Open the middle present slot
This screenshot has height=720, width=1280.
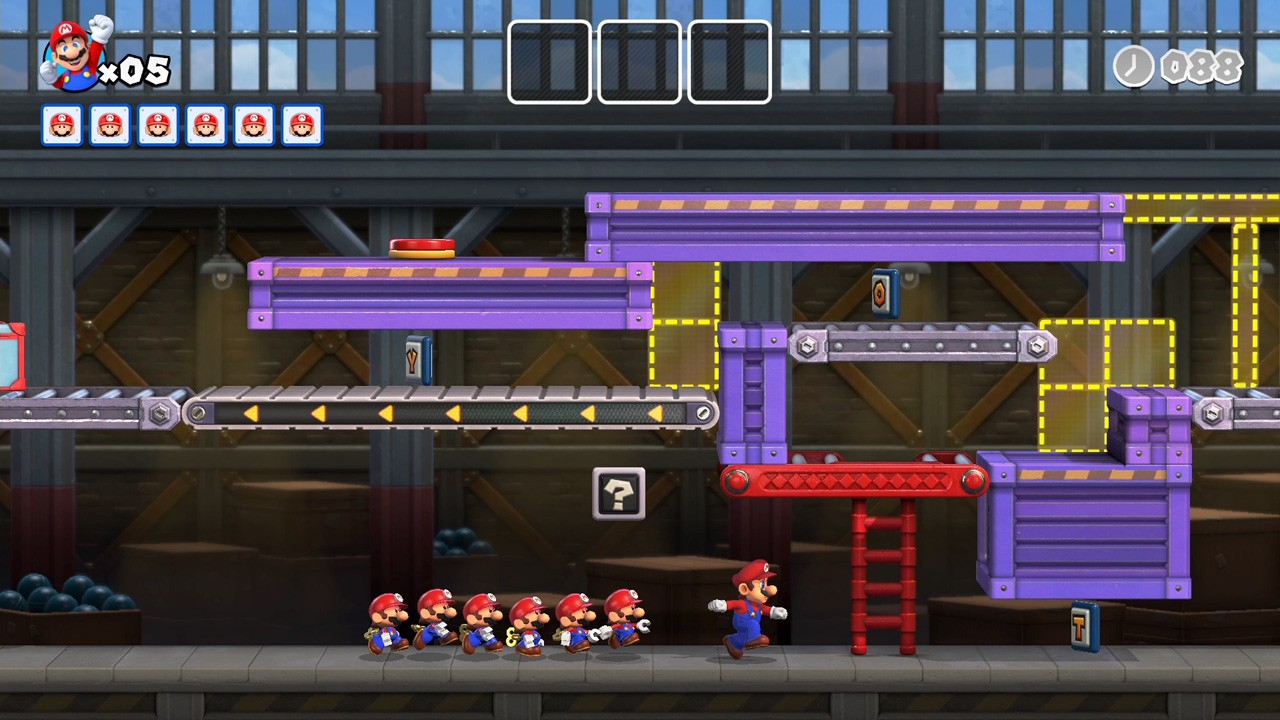(x=639, y=63)
